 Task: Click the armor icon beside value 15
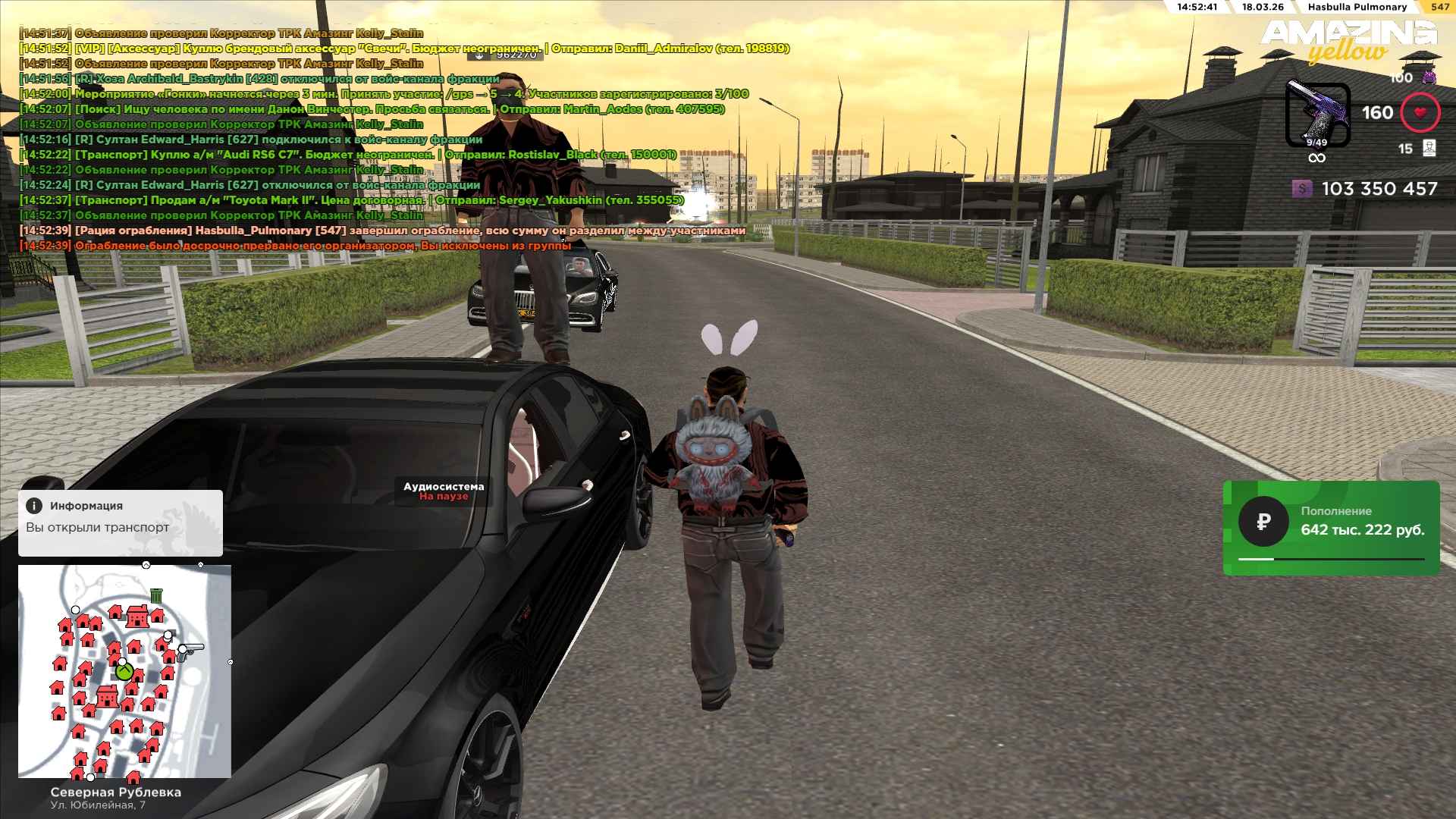click(1429, 148)
